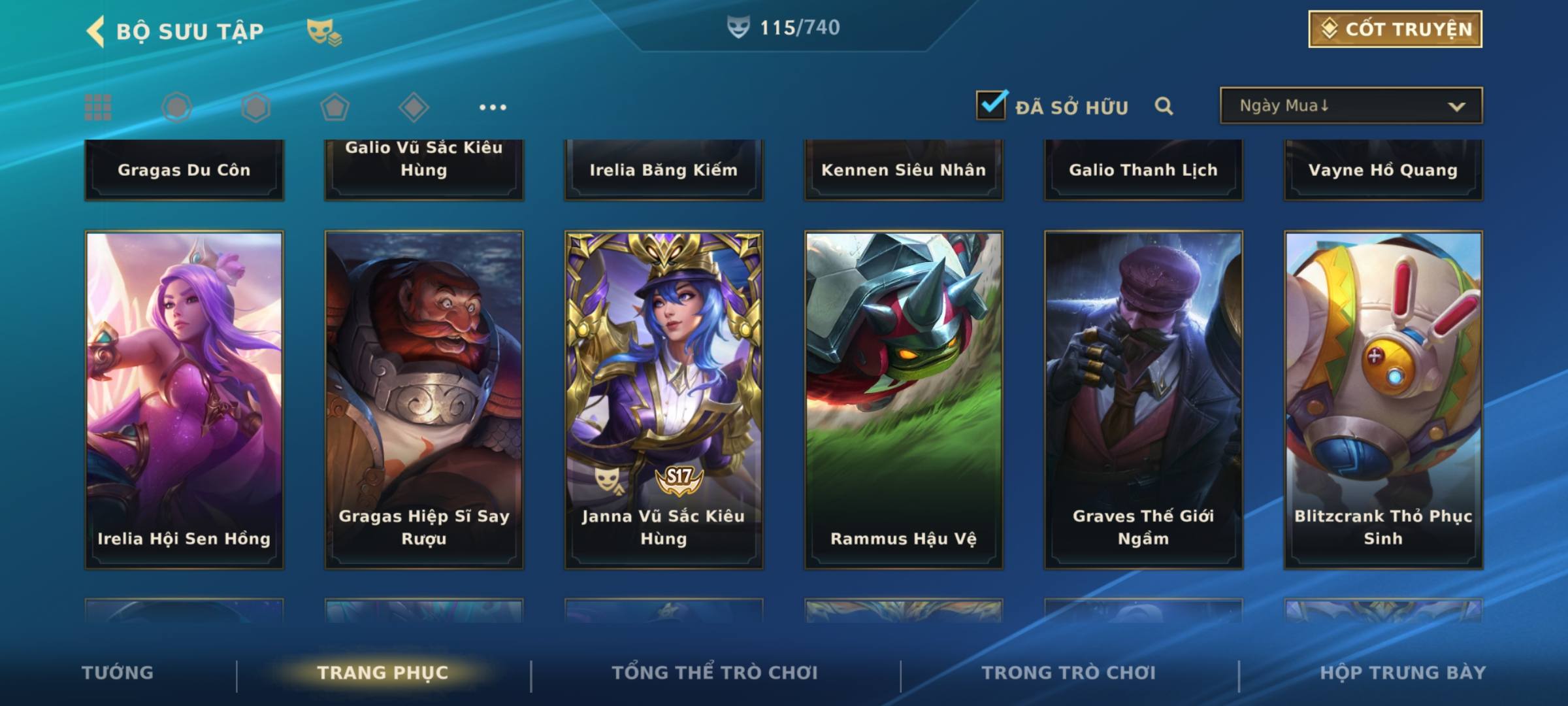1568x706 pixels.
Task: Open the Trong Trò Chơi tab
Action: point(1068,673)
